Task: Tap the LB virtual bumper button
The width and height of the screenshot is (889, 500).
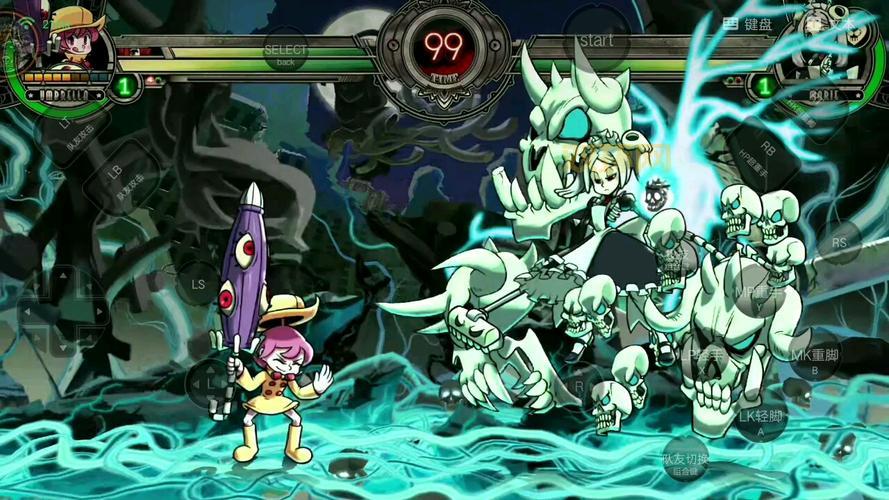Action: (x=117, y=176)
